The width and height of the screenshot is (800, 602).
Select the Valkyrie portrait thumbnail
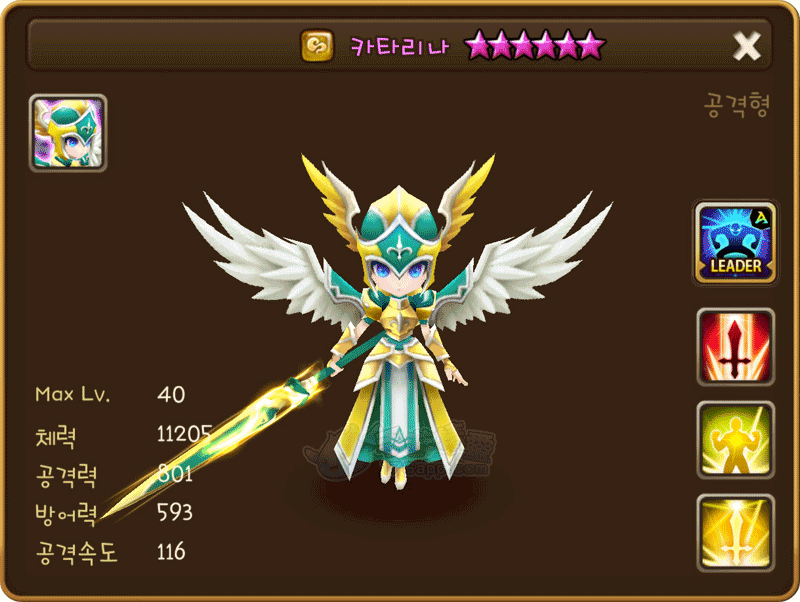coord(68,134)
